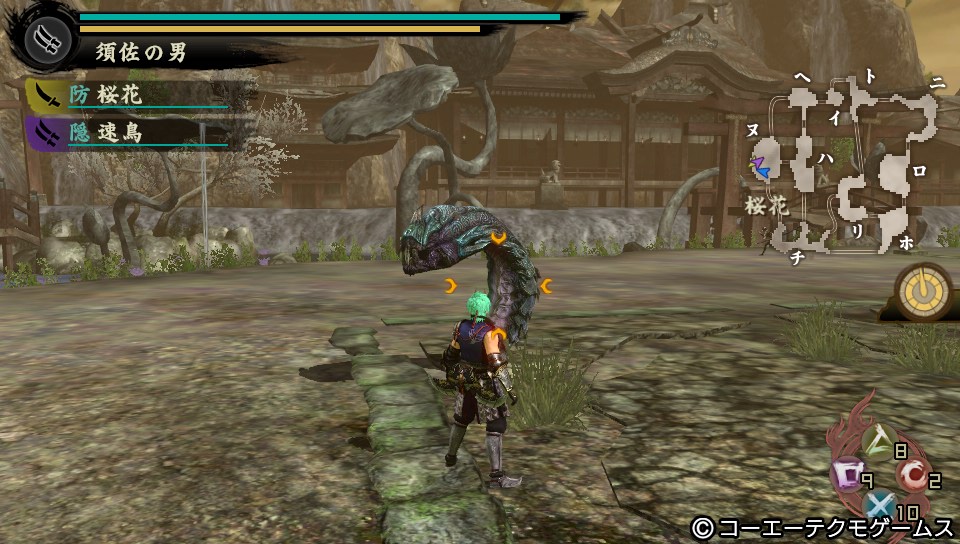This screenshot has width=960, height=544.
Task: Select zone ロ on the minimap
Action: click(x=919, y=171)
